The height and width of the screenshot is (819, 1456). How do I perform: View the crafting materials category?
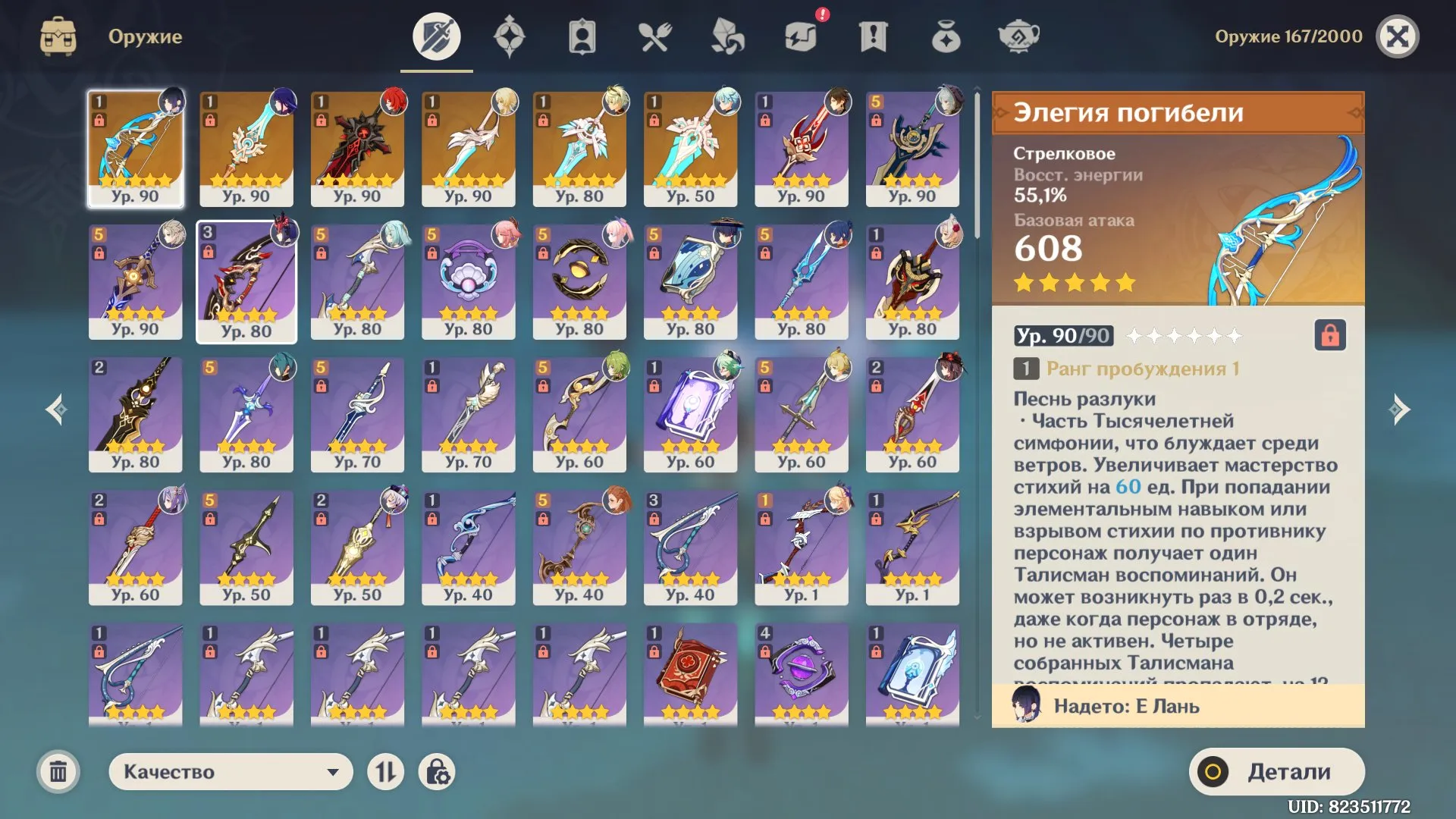click(728, 36)
